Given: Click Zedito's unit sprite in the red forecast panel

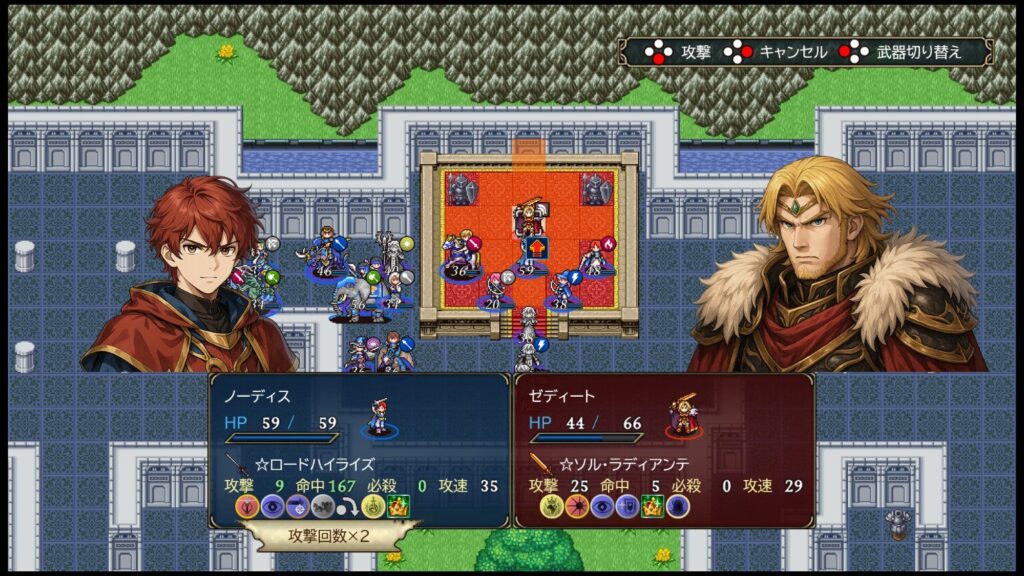Looking at the screenshot, I should 684,416.
